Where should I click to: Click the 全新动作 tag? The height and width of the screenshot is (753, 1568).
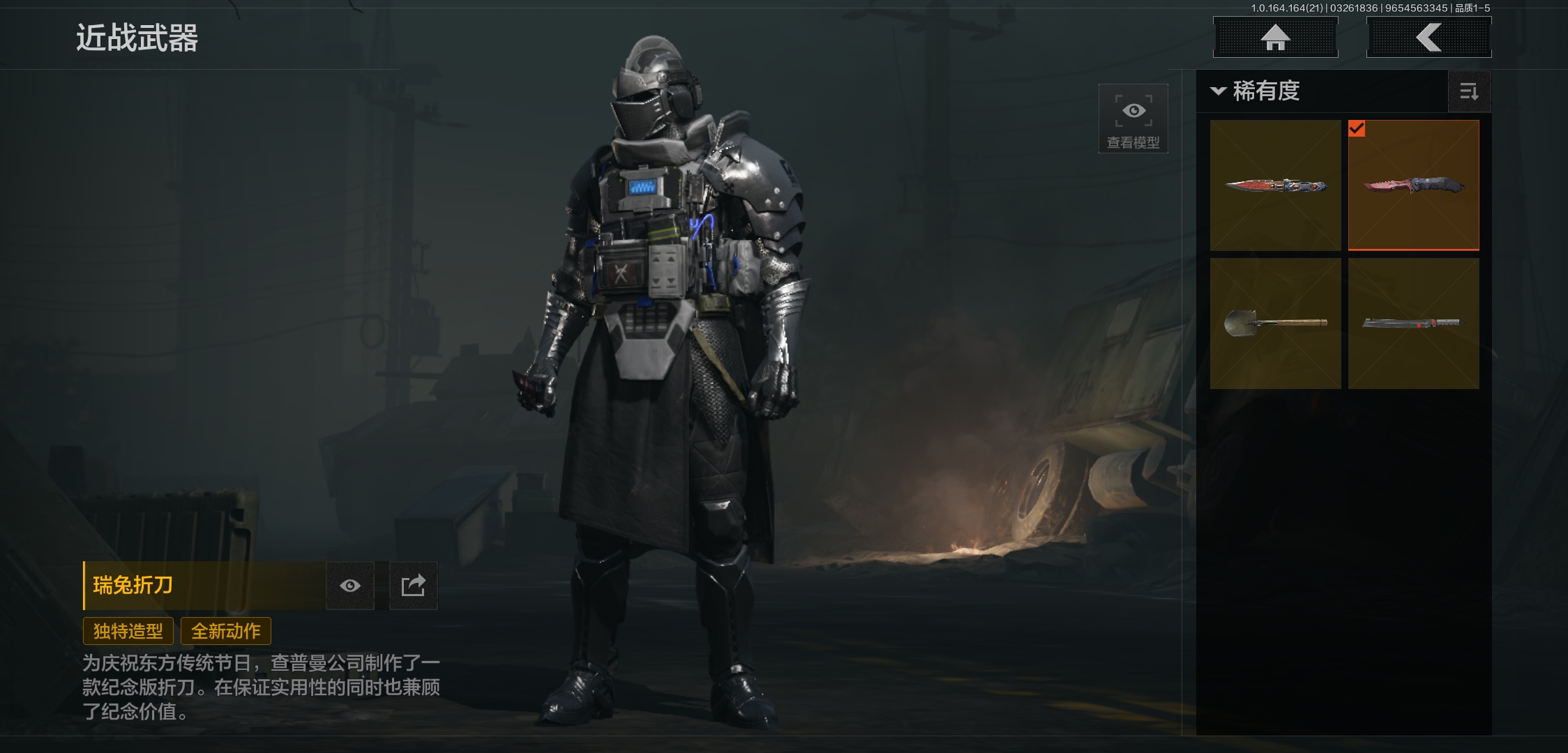click(226, 631)
